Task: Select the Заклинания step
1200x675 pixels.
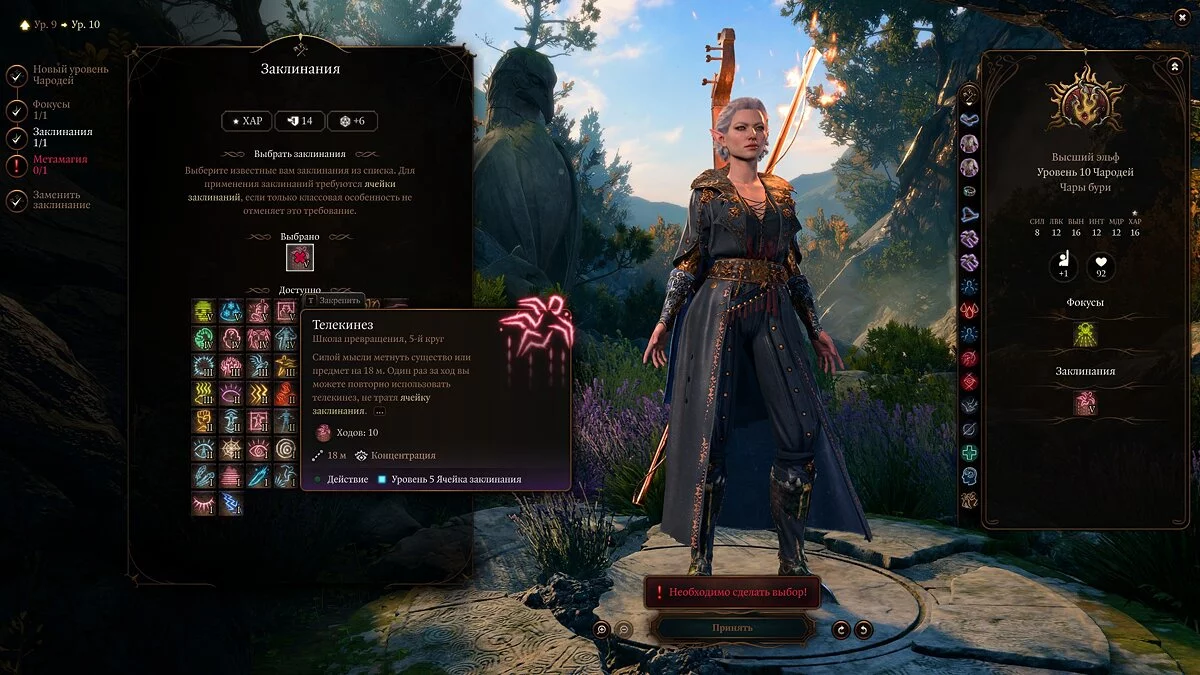Action: (17, 138)
